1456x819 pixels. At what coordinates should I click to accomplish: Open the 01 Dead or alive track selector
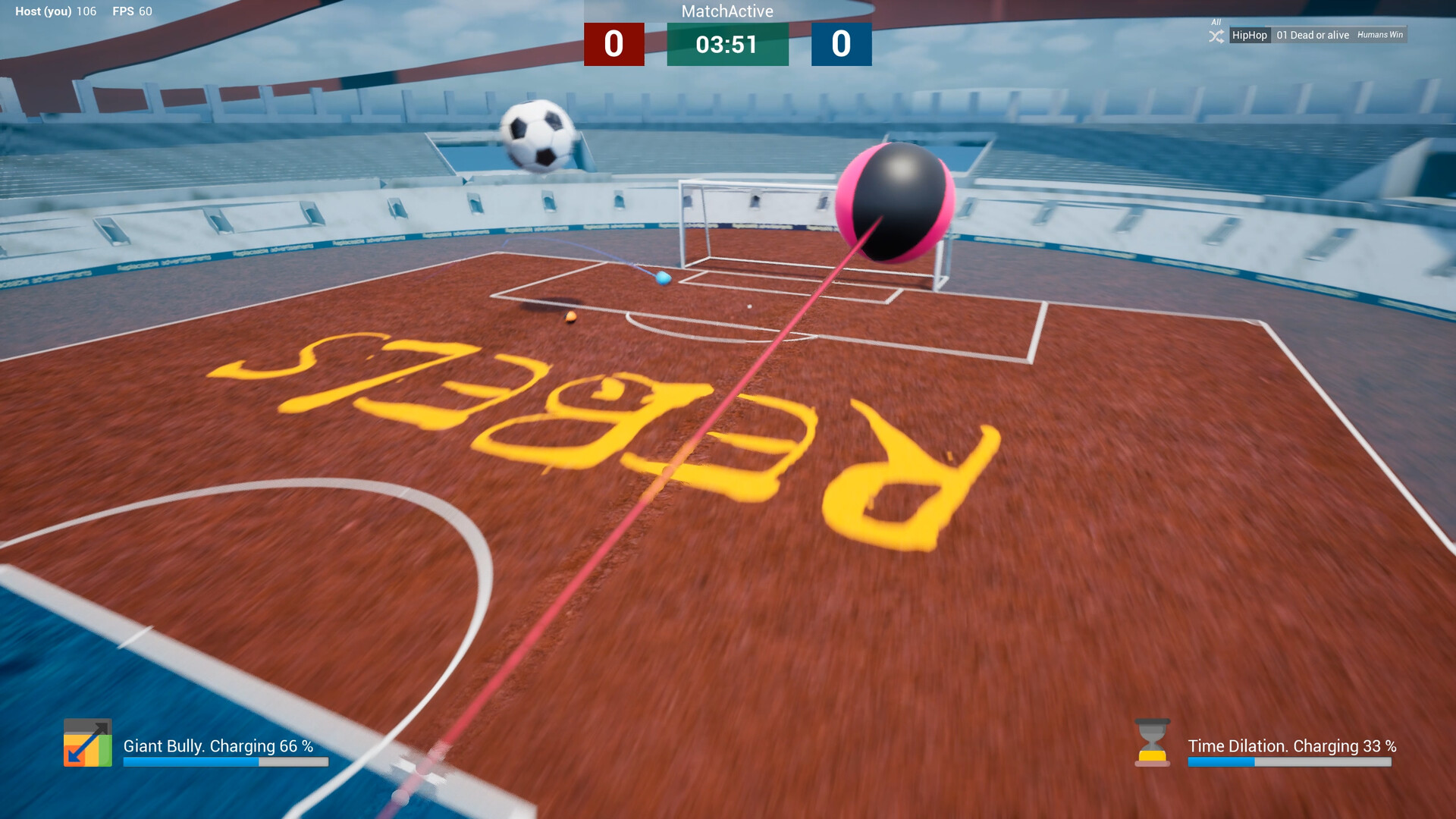1312,35
